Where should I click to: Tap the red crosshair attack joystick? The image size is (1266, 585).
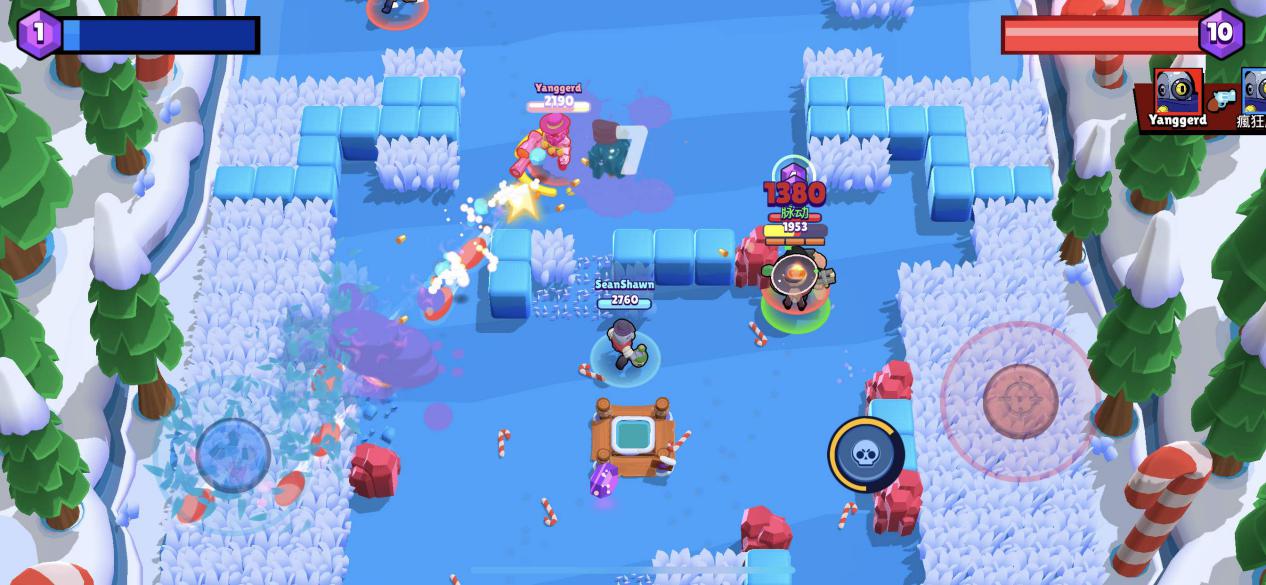tap(1020, 401)
